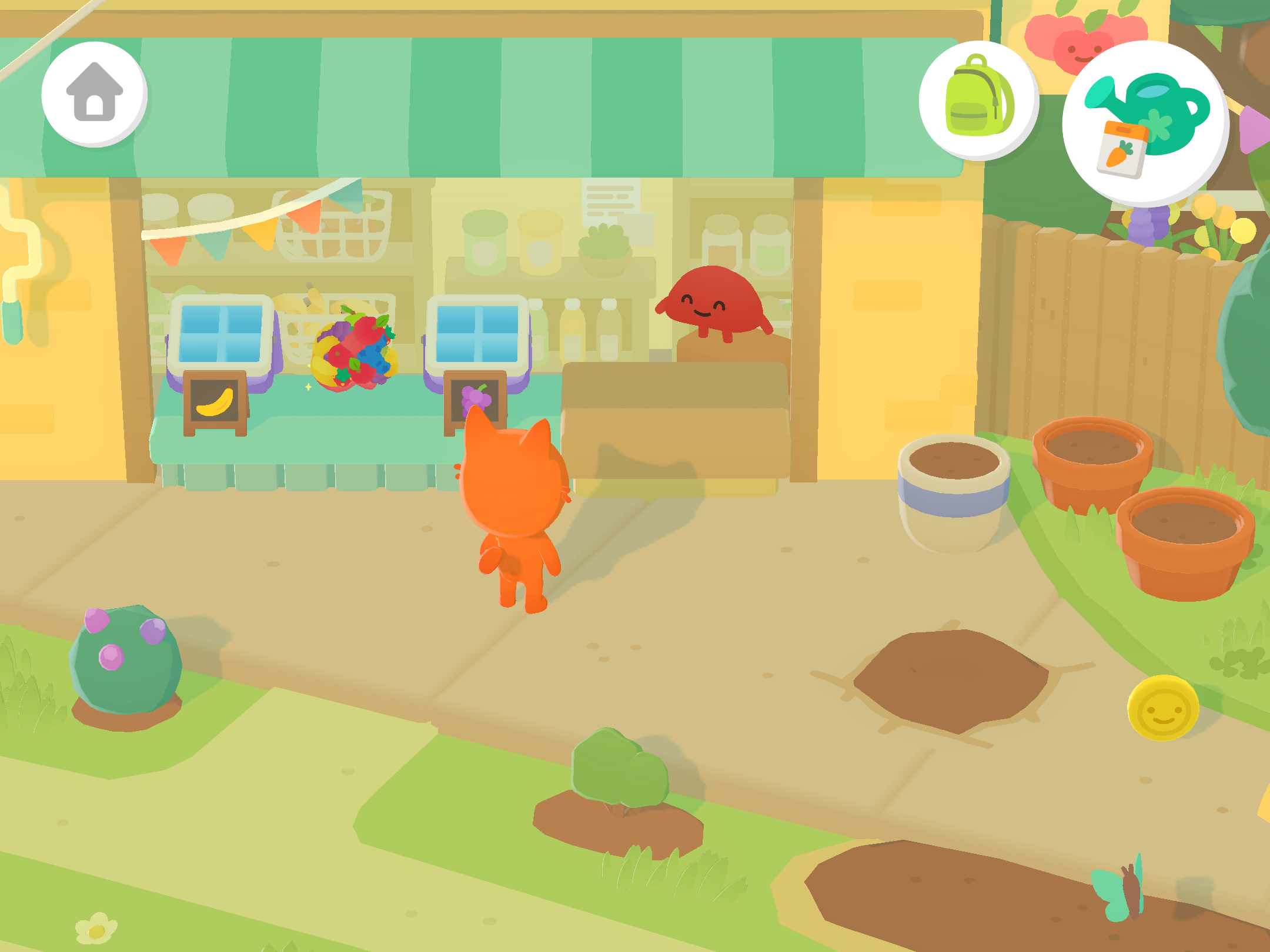This screenshot has height=952, width=1270.
Task: Tap the home button
Action: coord(94,93)
